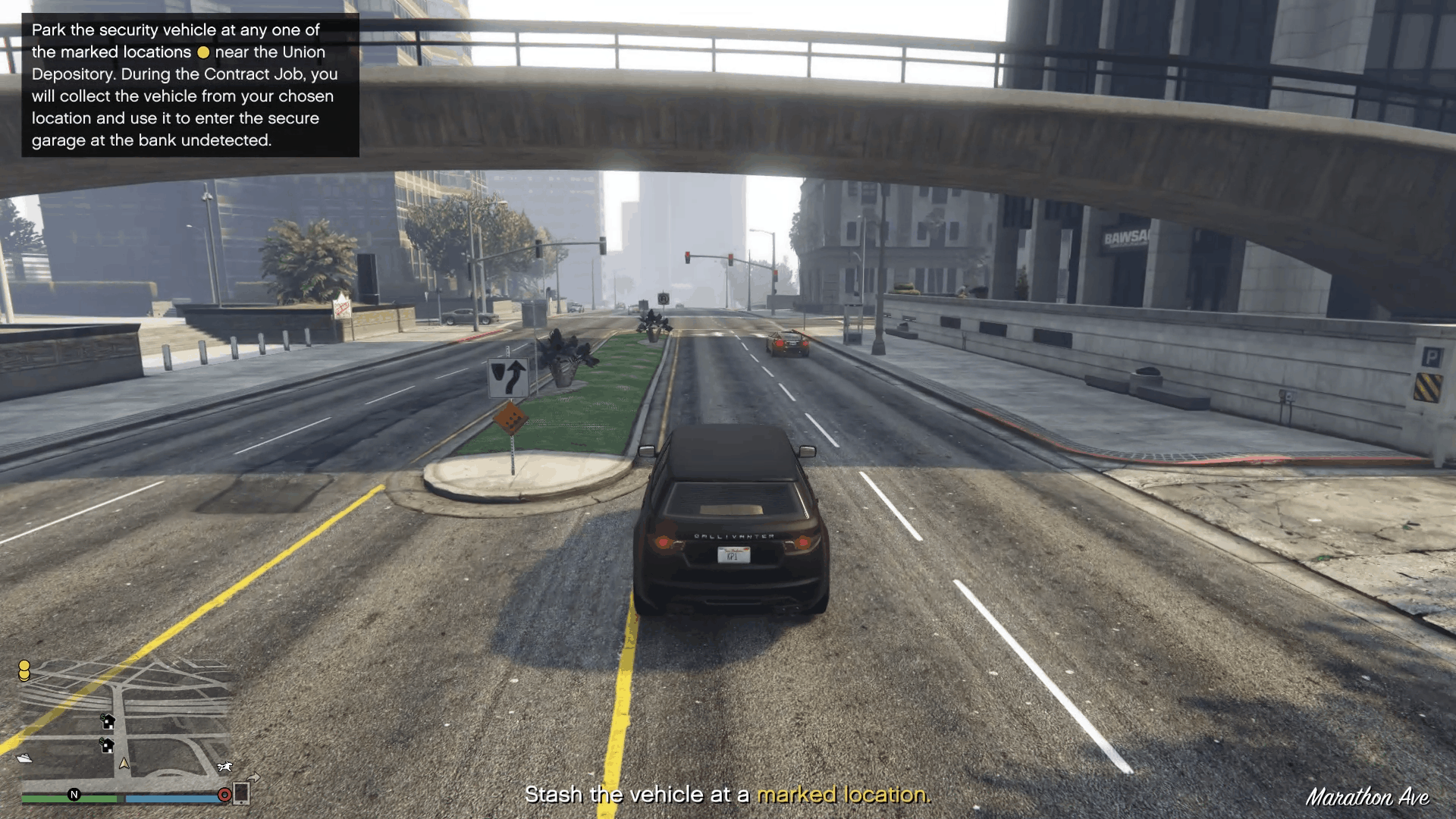The image size is (1456, 819).
Task: Click the white dog companion icon on the minimap
Action: pos(224,767)
